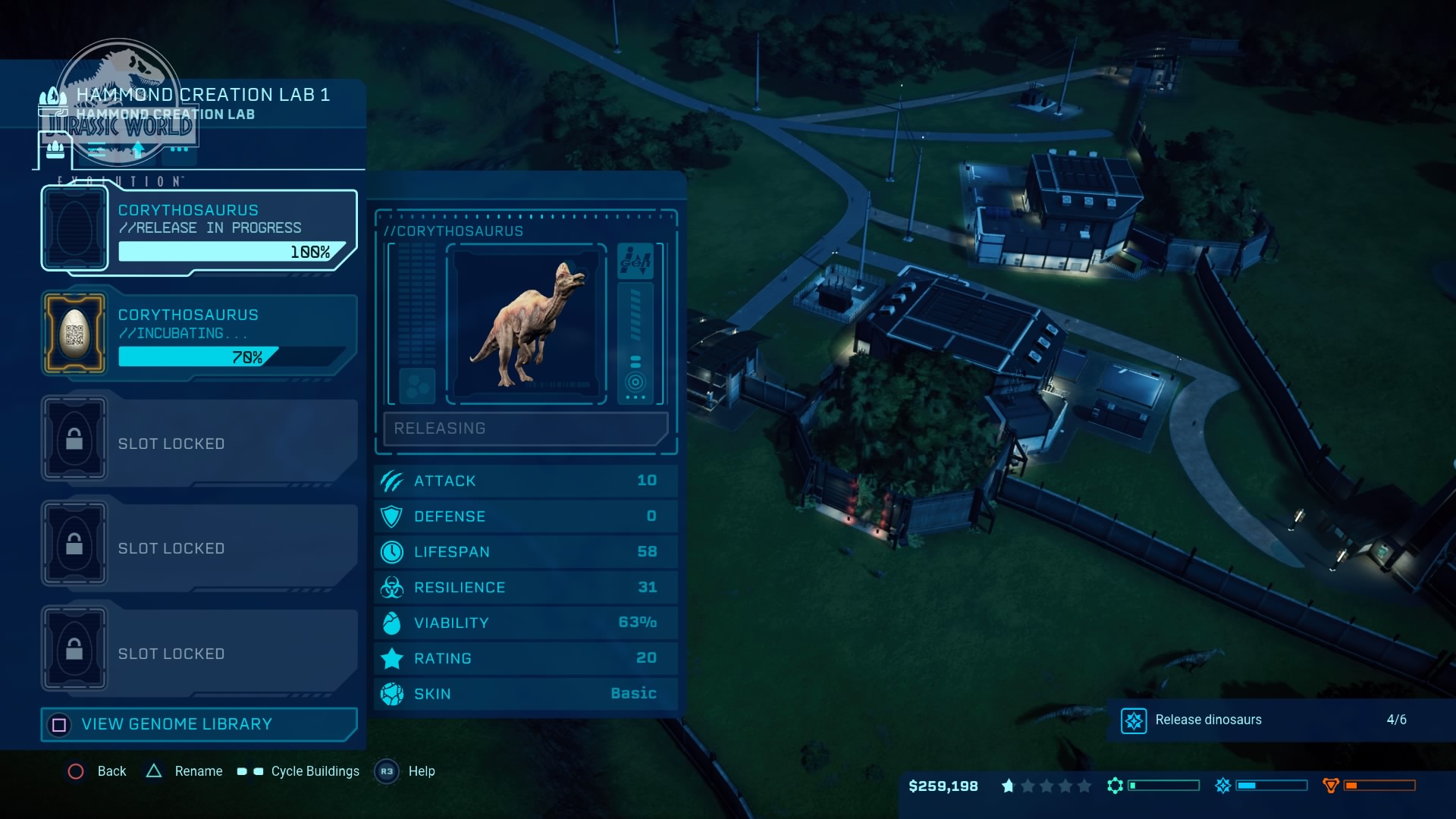Select the upgrade arrow tab
The width and height of the screenshot is (1456, 819).
137,149
